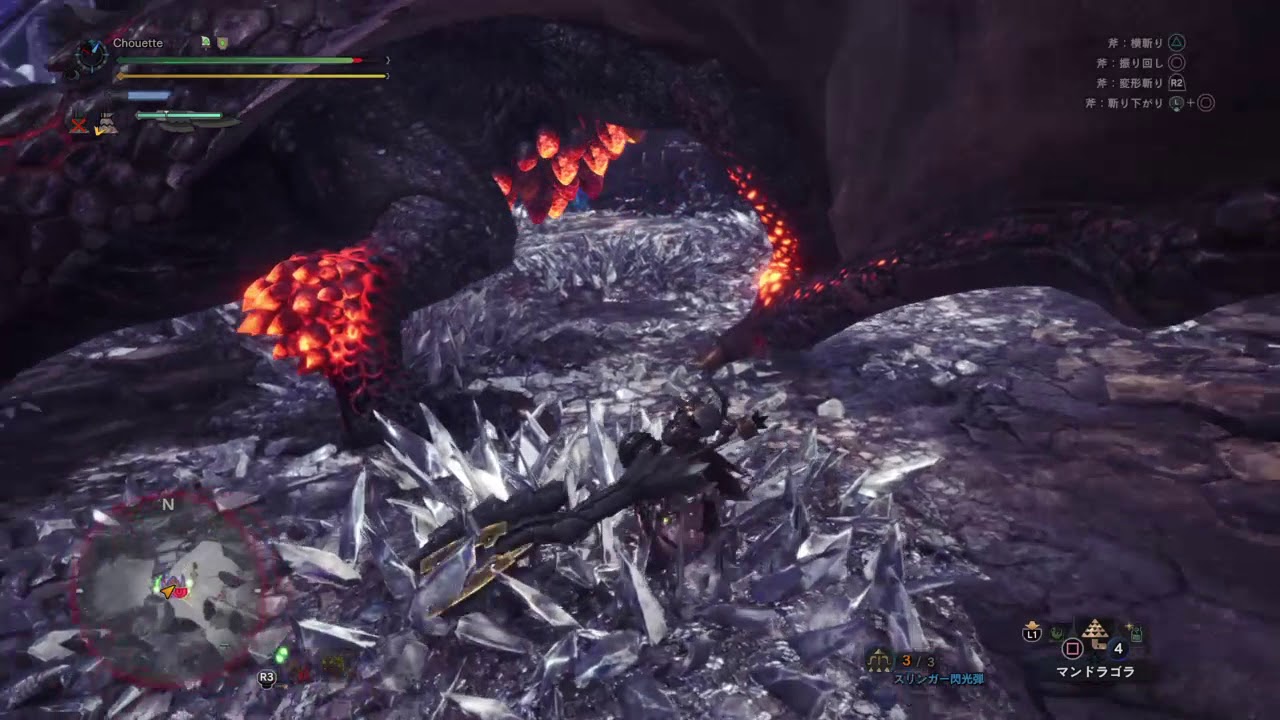Viewport: 1280px width, 720px height.
Task: Expand the health bar chevron at its right end
Action: click(388, 59)
